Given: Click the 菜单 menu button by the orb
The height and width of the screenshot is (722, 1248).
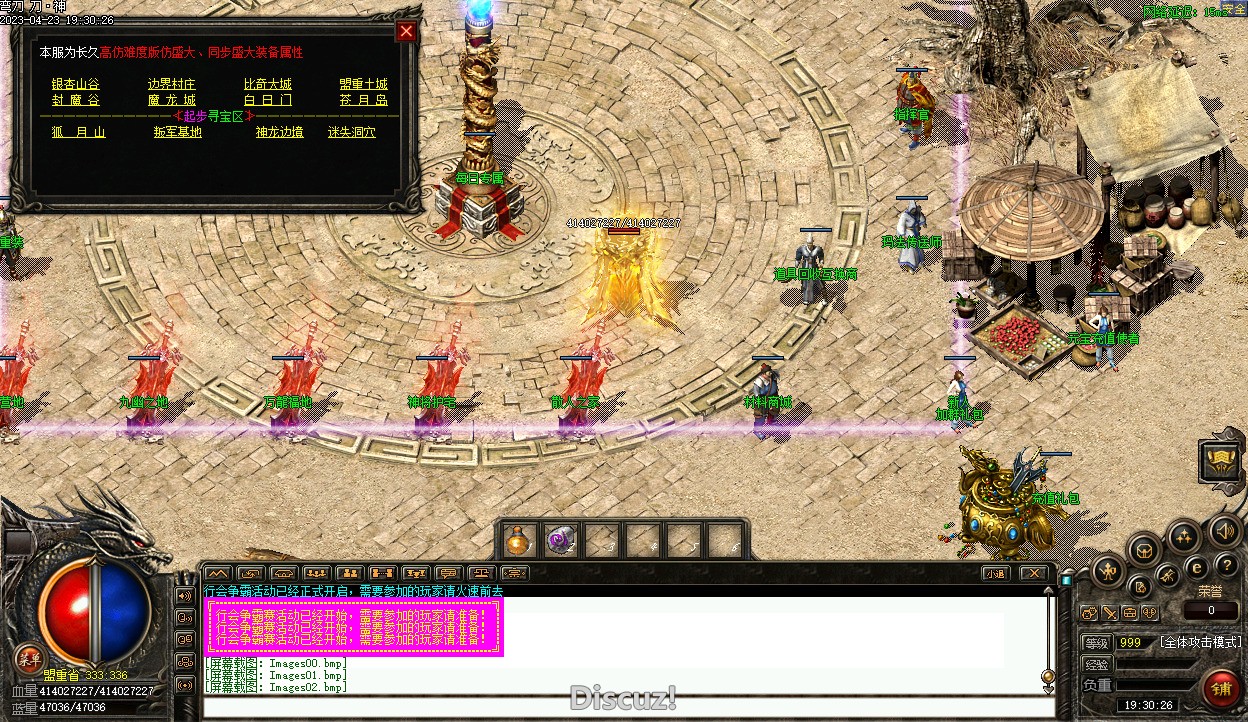Looking at the screenshot, I should tap(29, 659).
